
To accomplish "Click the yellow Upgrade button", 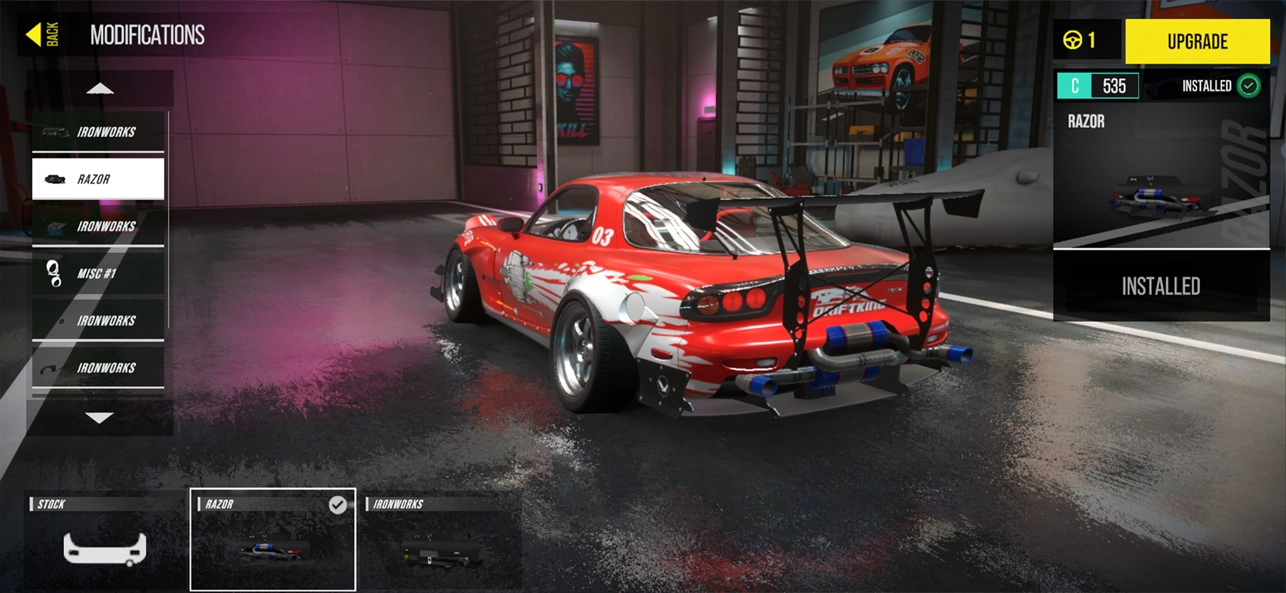I will click(1197, 42).
